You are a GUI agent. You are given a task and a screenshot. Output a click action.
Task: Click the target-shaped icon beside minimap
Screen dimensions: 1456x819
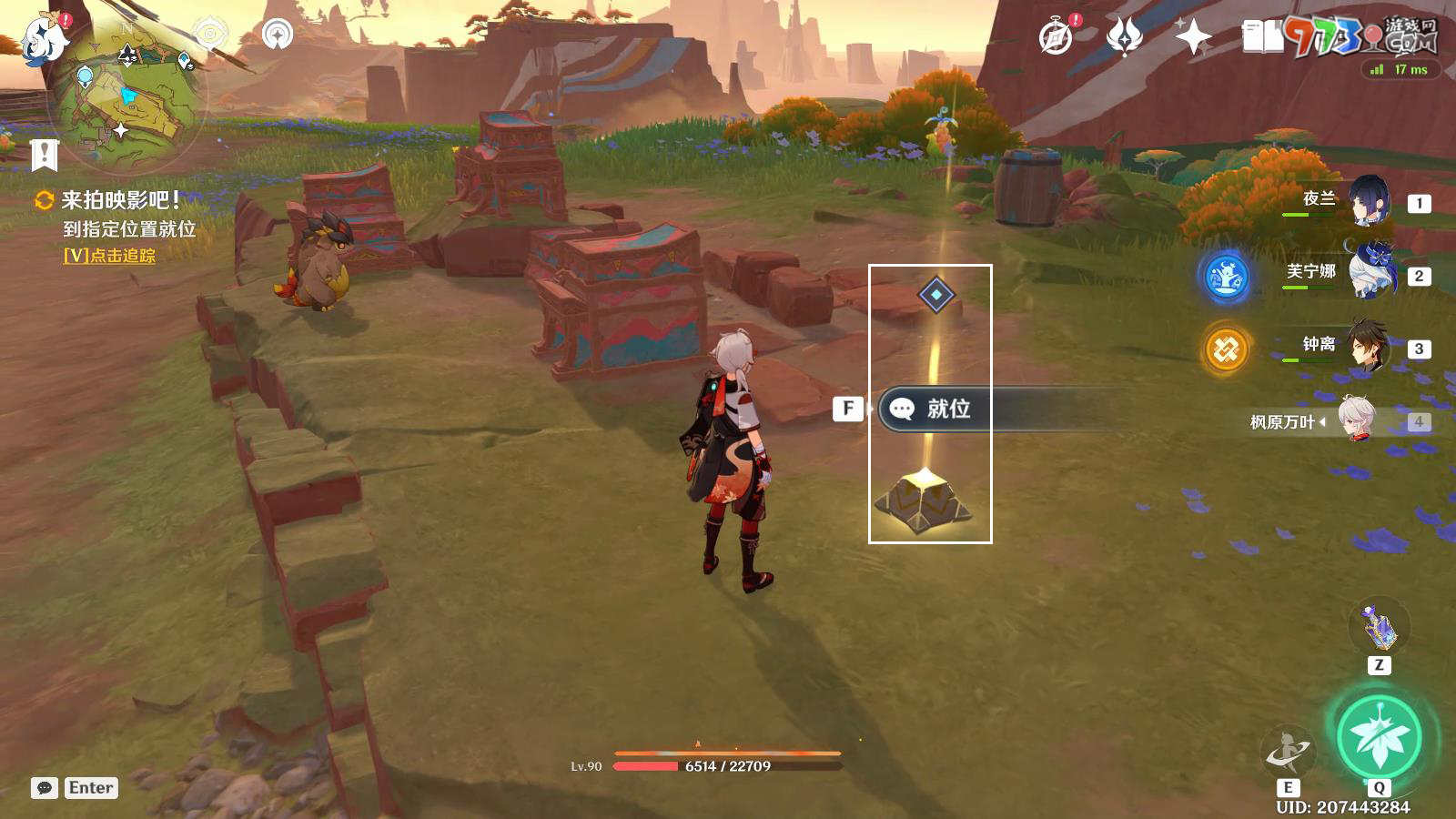tap(210, 35)
